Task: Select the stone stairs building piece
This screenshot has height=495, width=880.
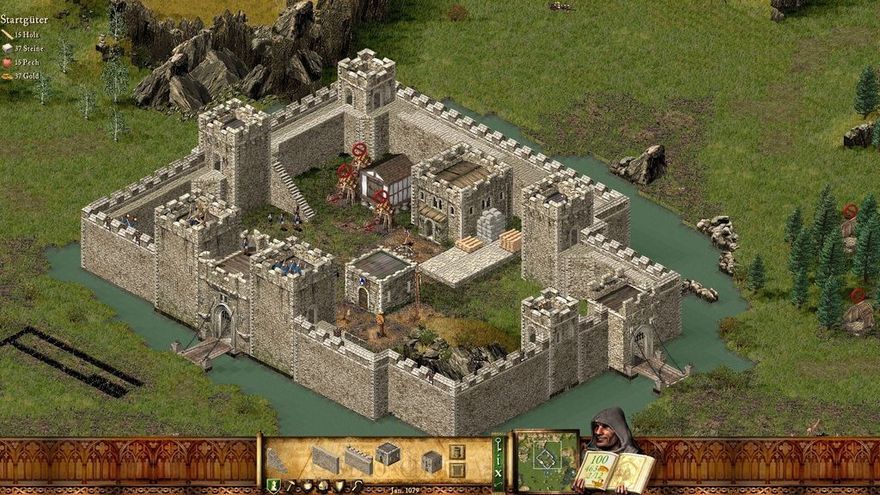Action: pos(277,461)
